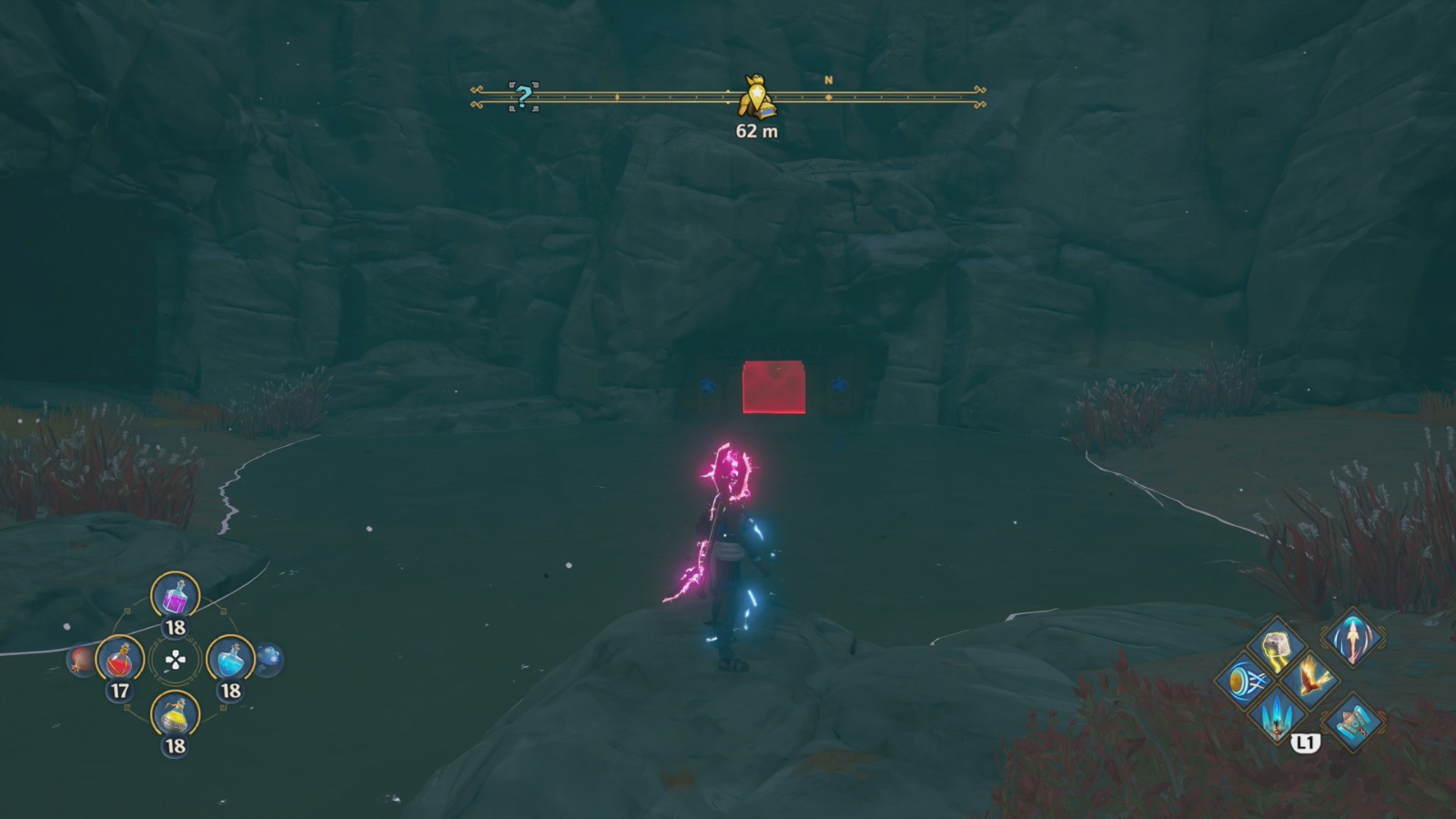Click the 62 m distance label
1456x819 pixels.
[758, 130]
